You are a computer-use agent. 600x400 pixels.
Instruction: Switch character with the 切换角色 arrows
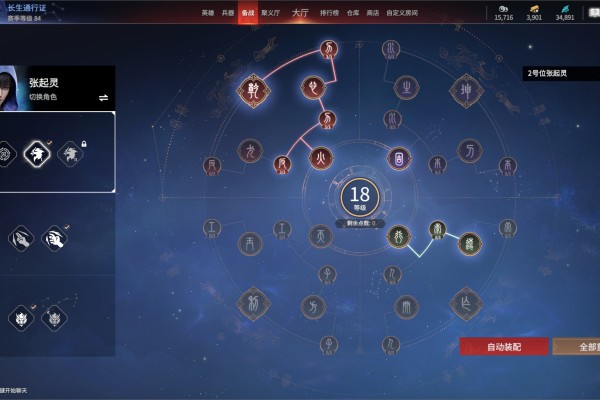[x=103, y=97]
